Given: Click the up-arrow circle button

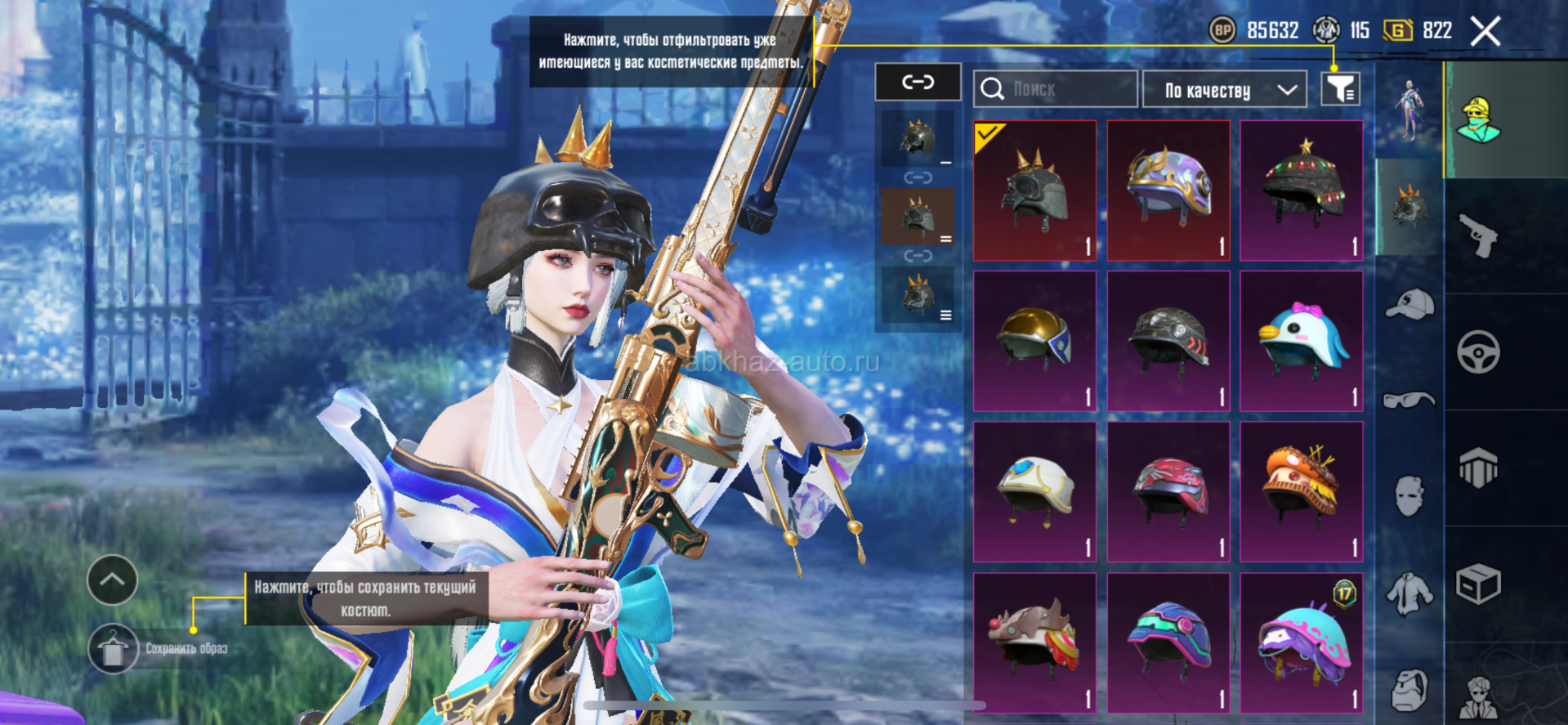Looking at the screenshot, I should [x=113, y=580].
